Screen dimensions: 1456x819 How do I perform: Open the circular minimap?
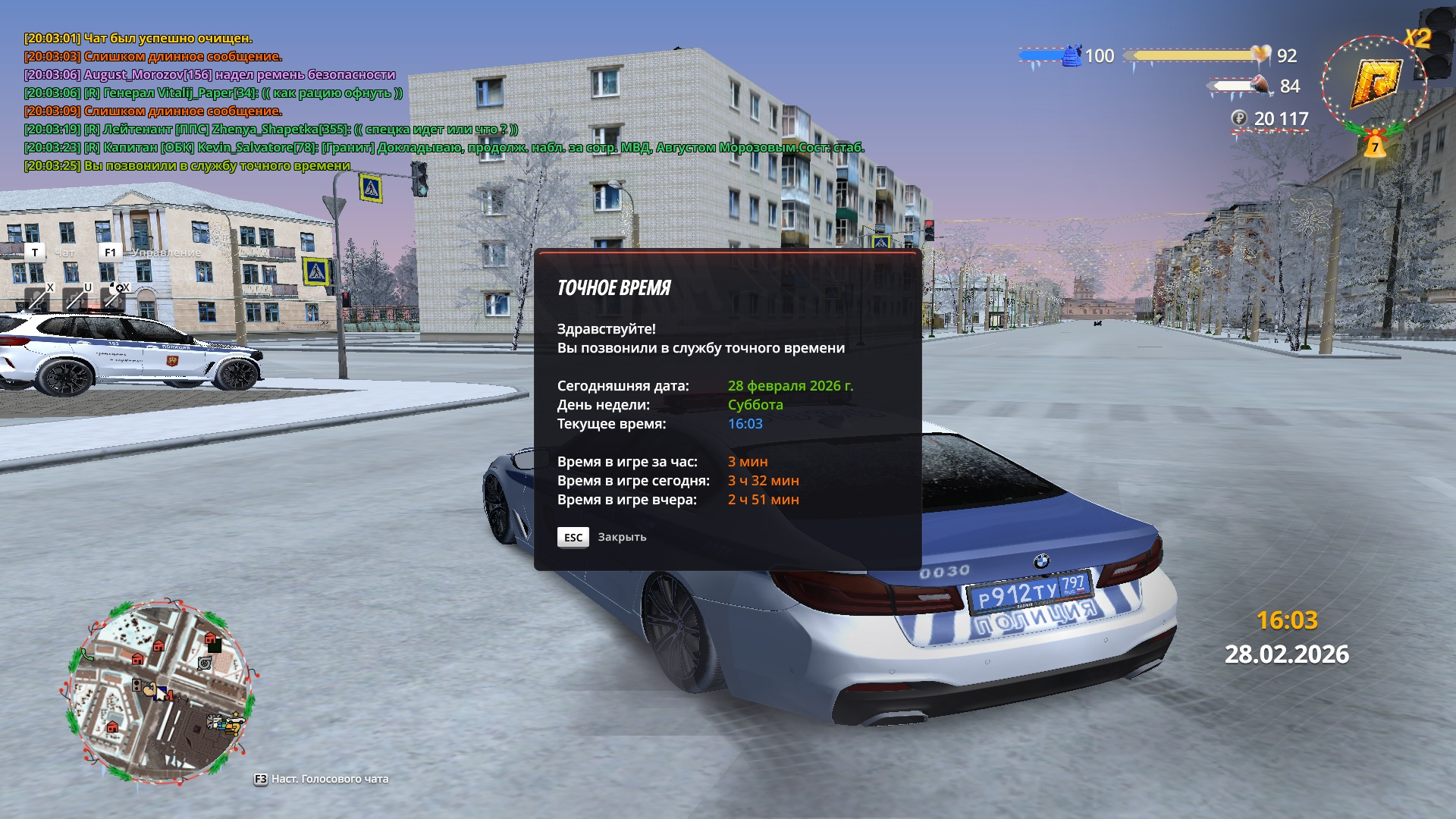point(158,691)
